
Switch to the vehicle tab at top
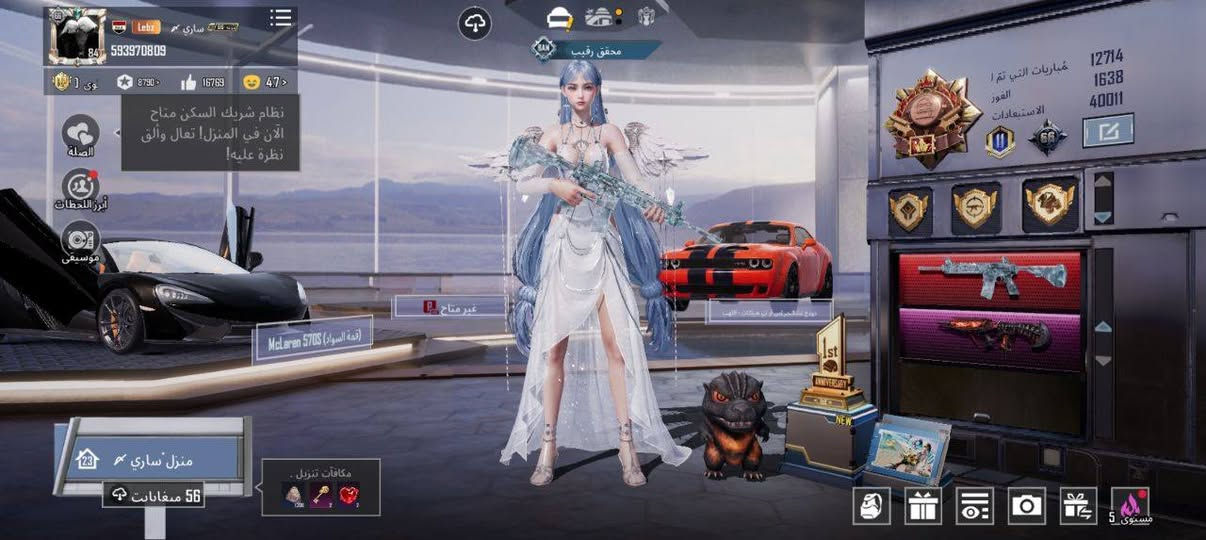tap(559, 17)
